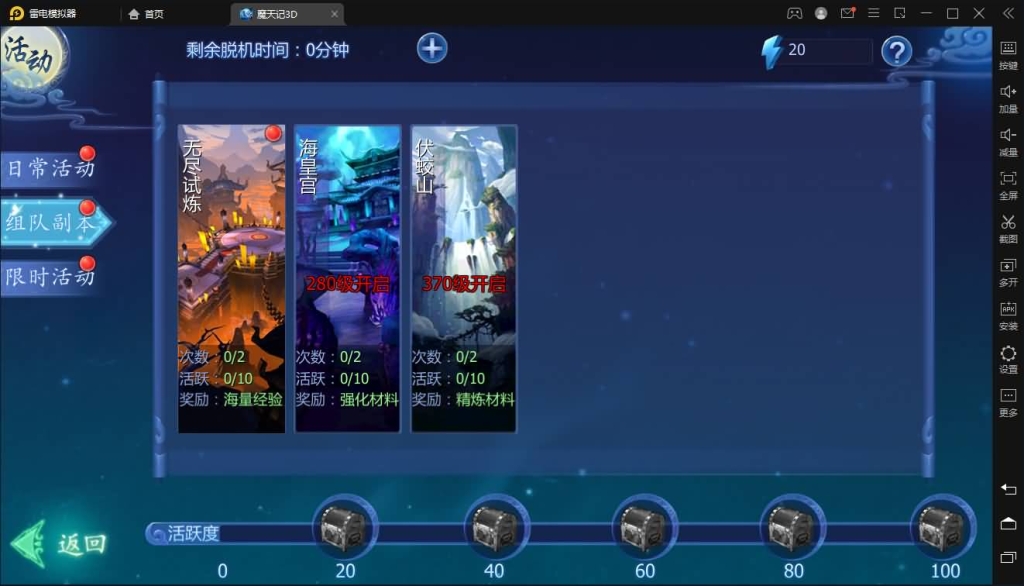Claim the 40 activity reward chest
This screenshot has height=586, width=1024.
494,527
